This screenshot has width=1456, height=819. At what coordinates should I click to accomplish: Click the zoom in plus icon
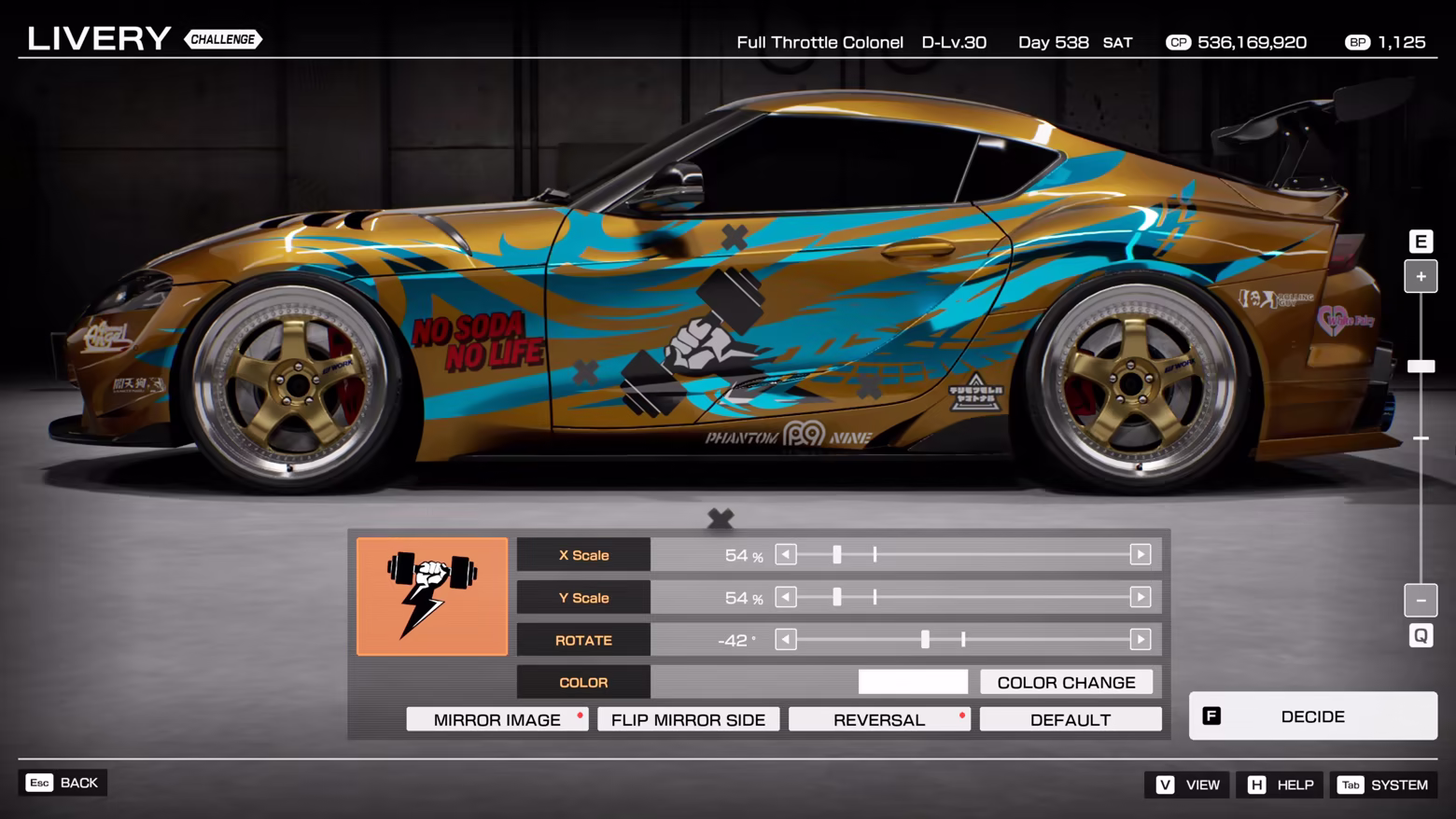[x=1421, y=276]
